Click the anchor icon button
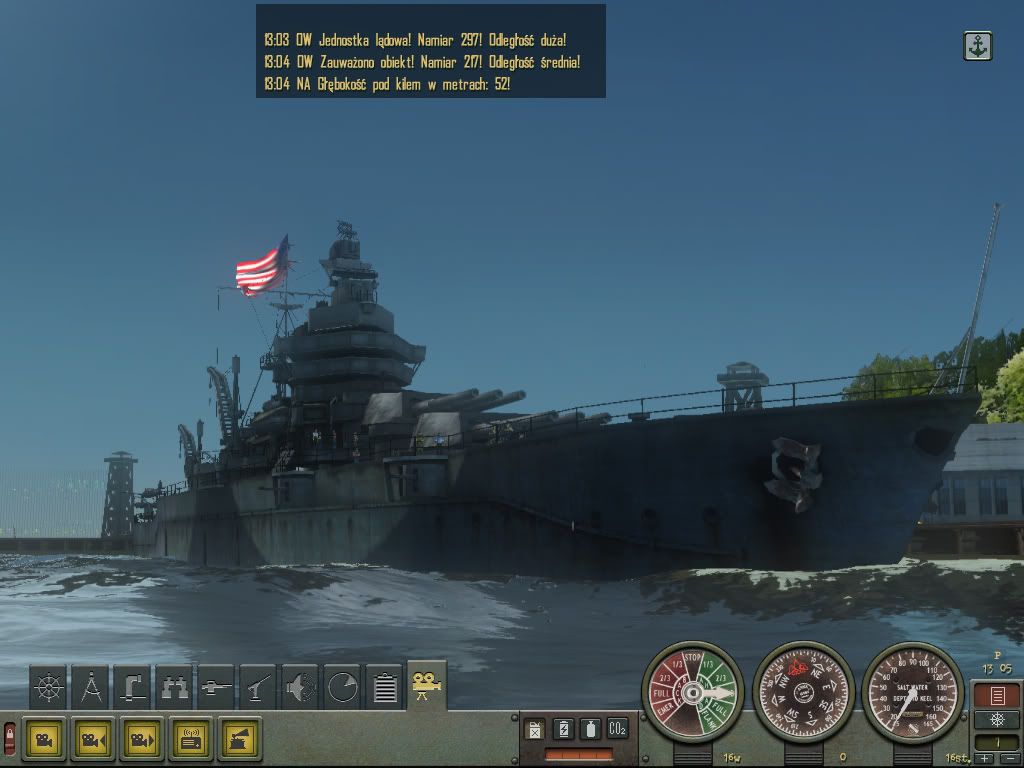1024x768 pixels. 977,46
